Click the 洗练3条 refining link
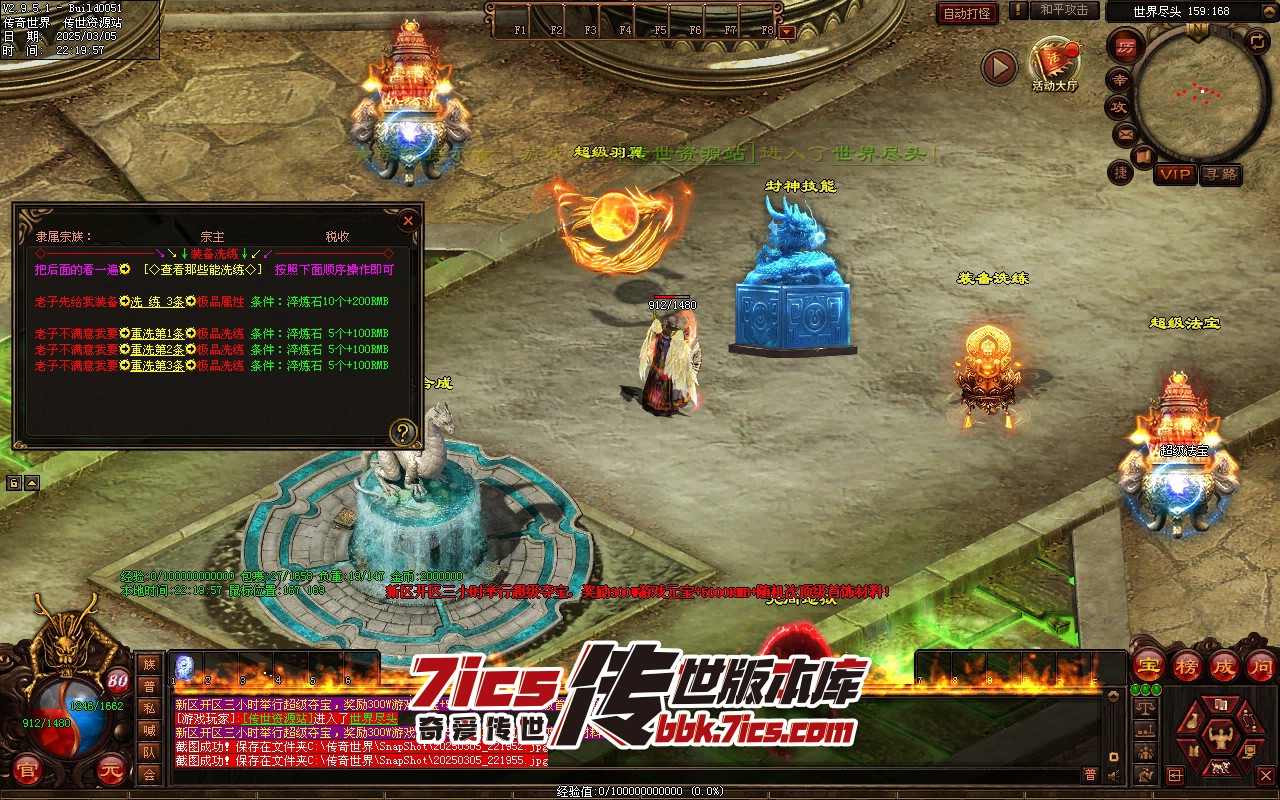 coord(158,301)
